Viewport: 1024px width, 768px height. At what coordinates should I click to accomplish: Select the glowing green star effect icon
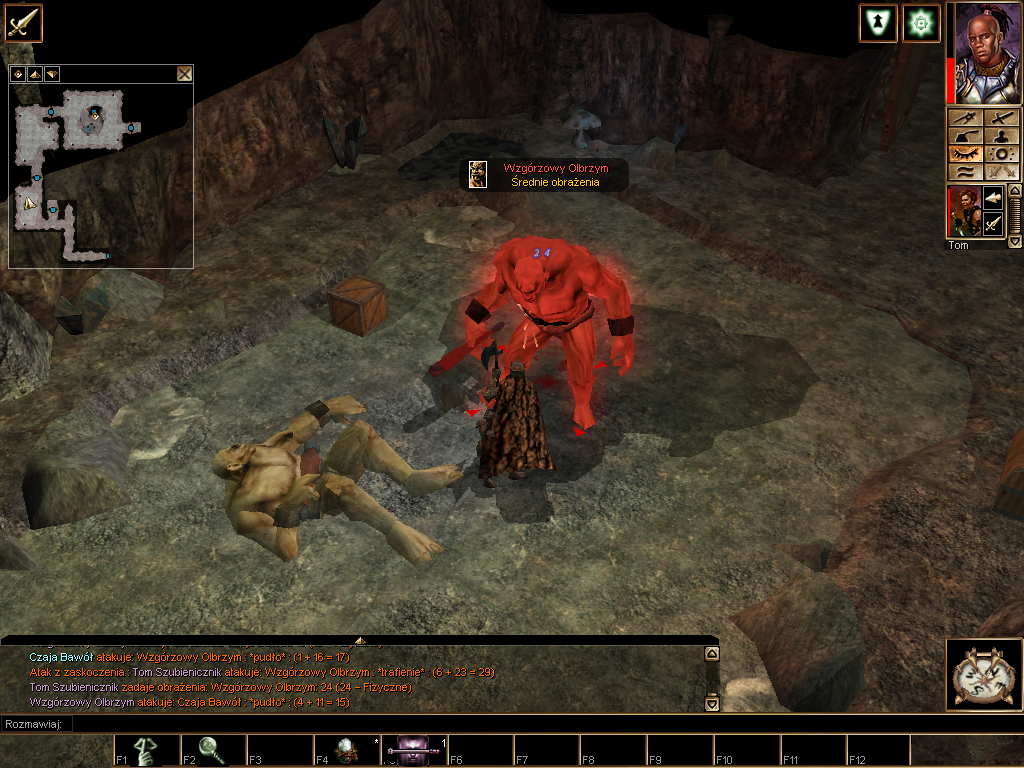[x=921, y=23]
